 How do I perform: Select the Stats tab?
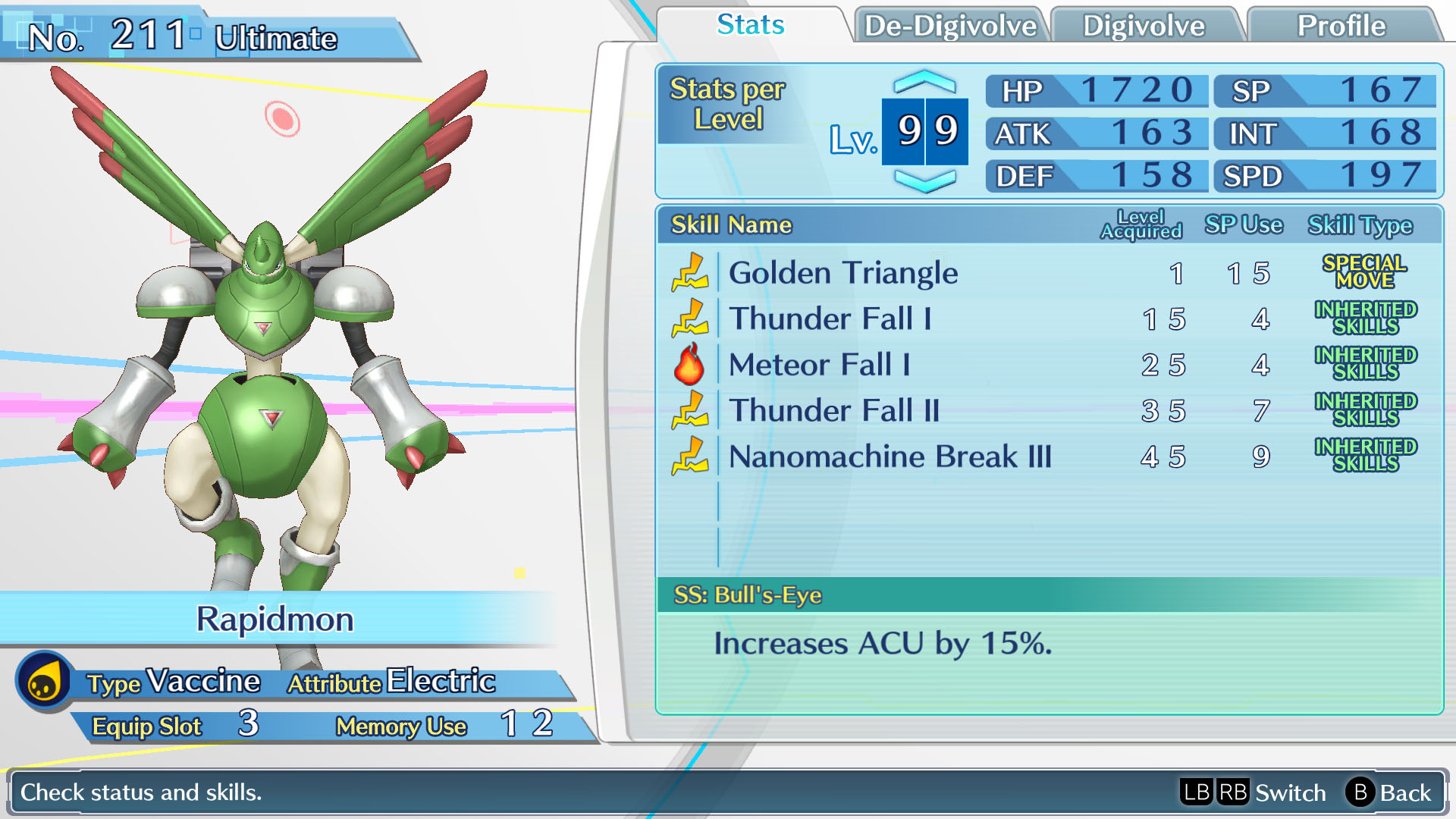click(x=749, y=25)
